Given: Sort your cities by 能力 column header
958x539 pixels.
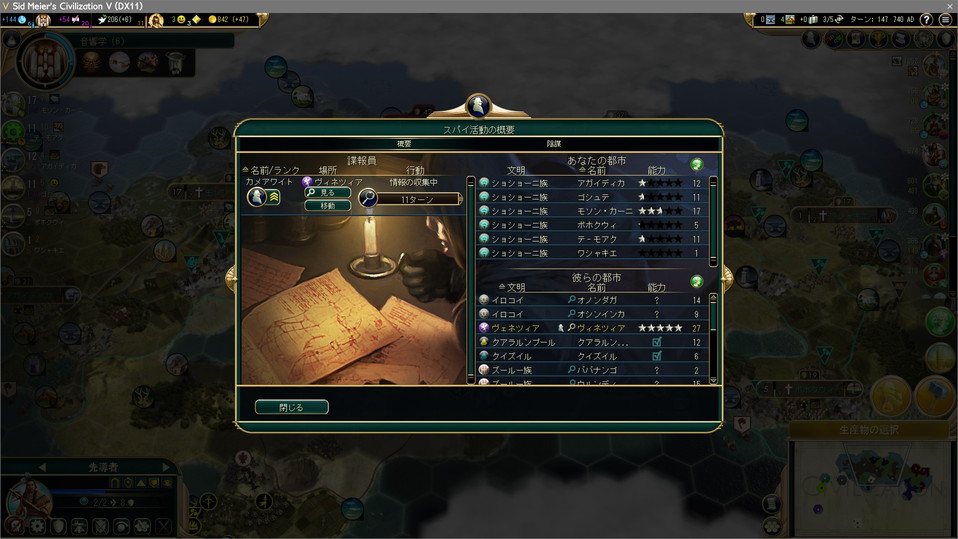Looking at the screenshot, I should click(x=657, y=171).
